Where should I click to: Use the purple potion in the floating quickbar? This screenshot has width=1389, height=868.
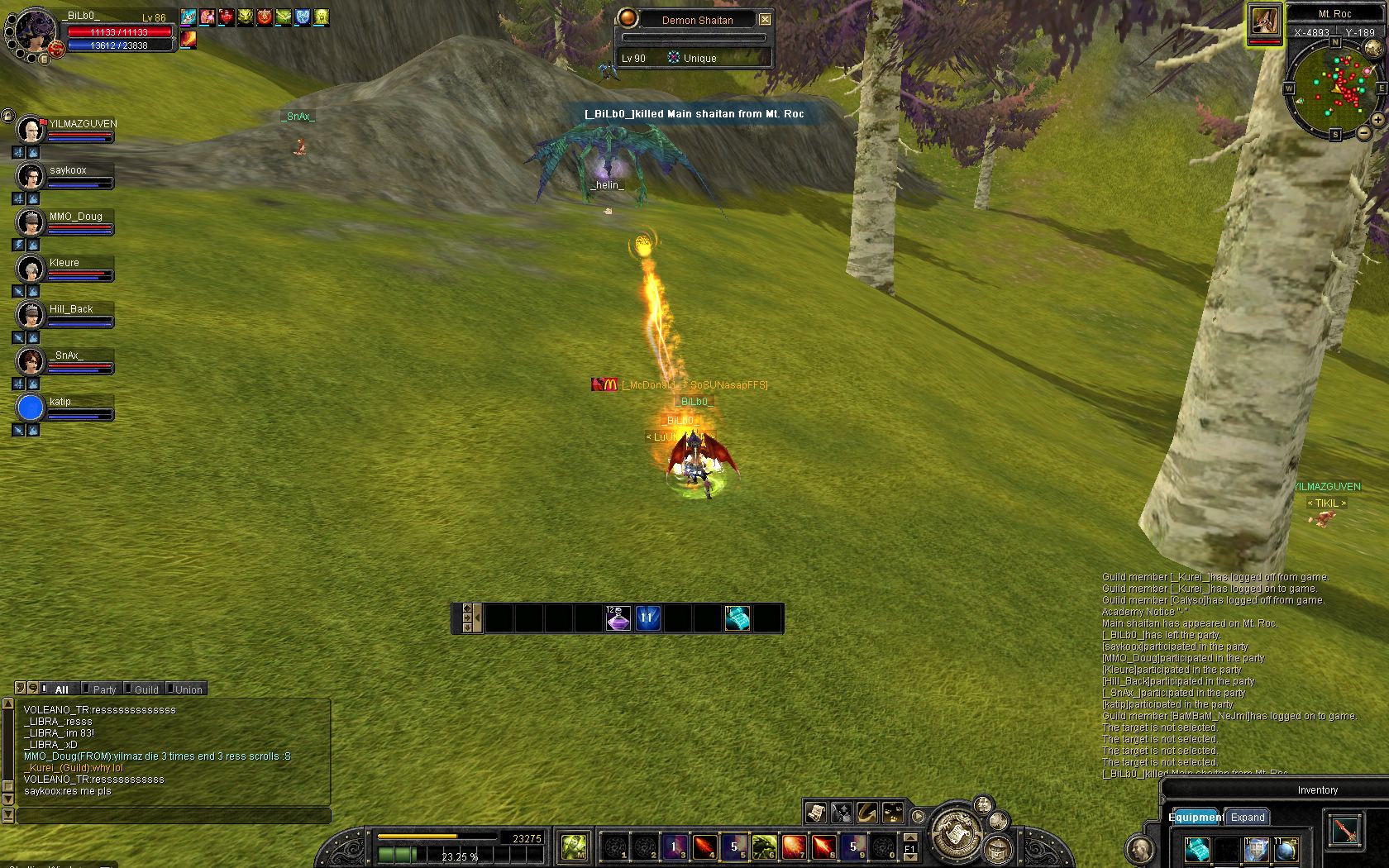618,618
